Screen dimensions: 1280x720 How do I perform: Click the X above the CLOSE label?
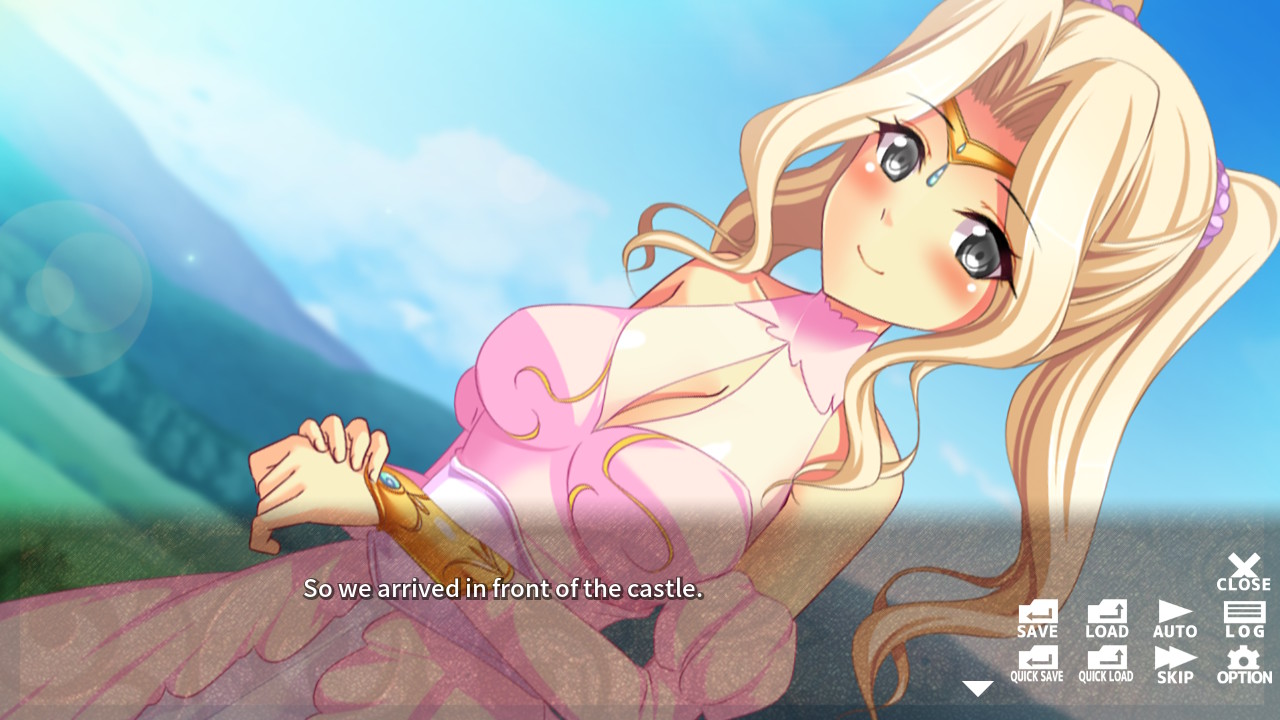(x=1243, y=566)
